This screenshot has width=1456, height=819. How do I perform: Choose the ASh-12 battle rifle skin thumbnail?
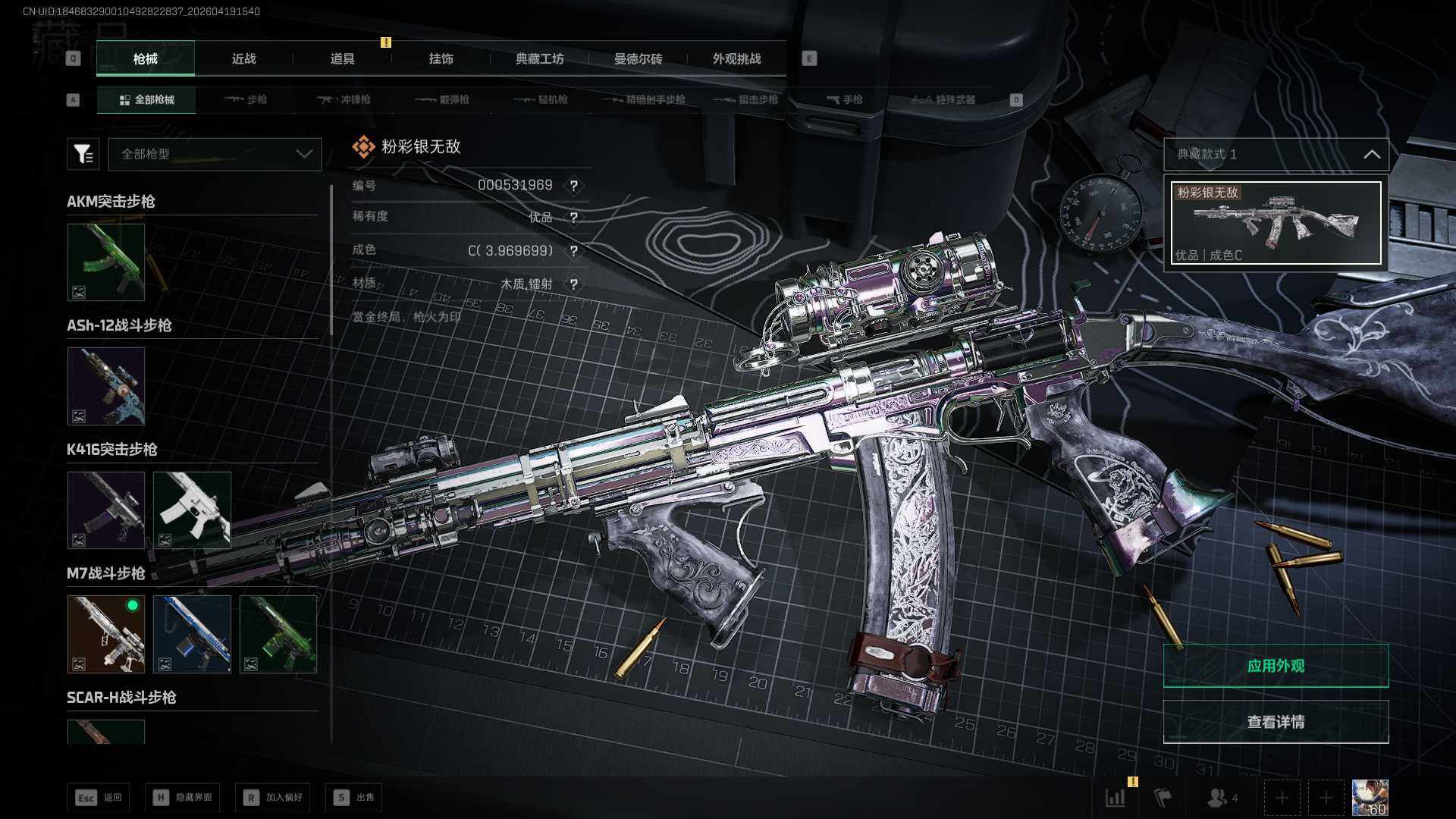click(106, 386)
